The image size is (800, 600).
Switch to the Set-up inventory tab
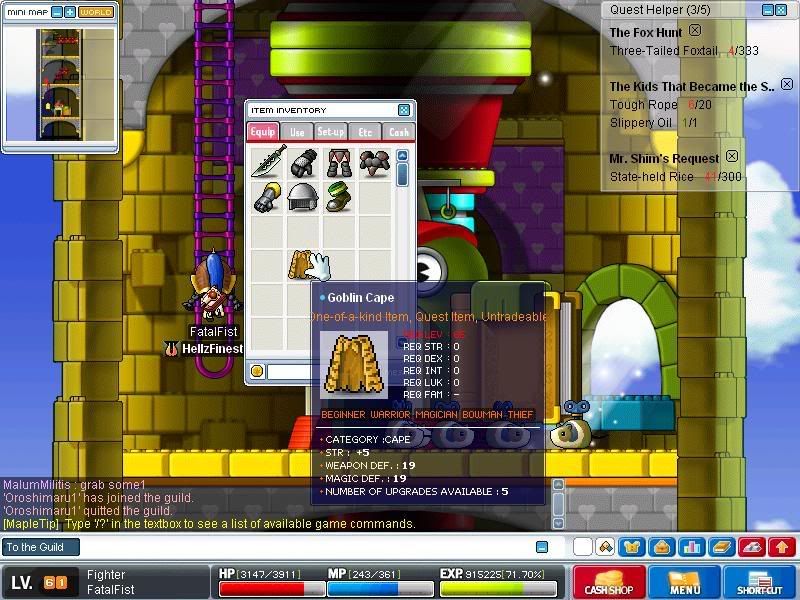point(331,132)
